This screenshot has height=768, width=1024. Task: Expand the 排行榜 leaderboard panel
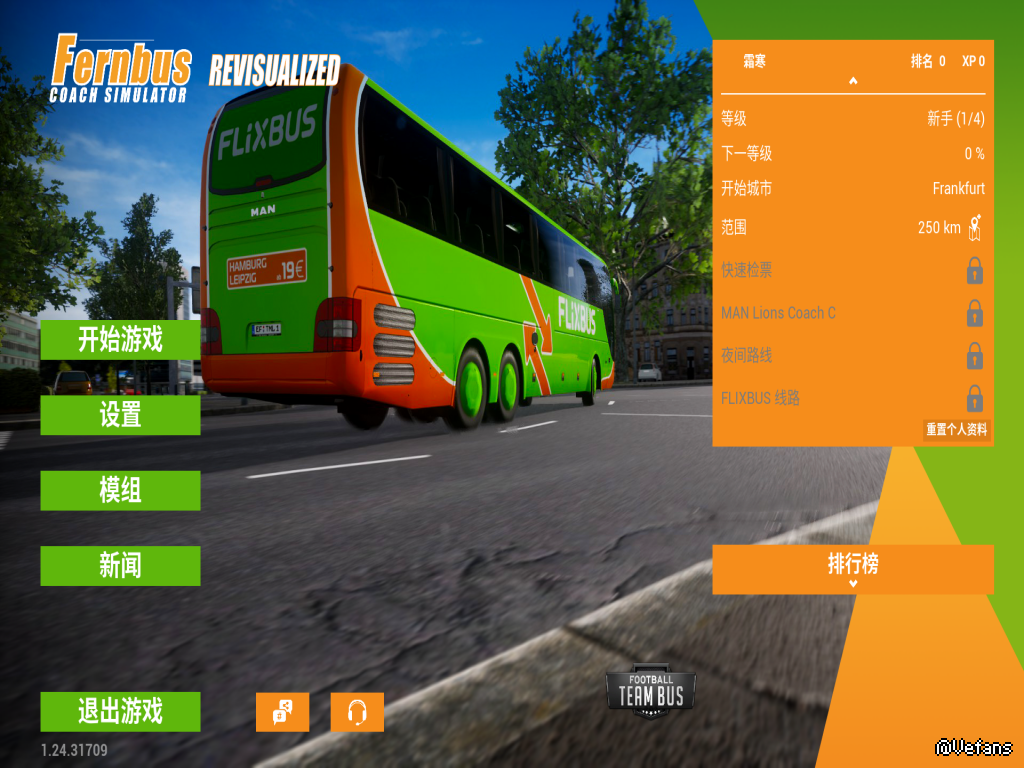(852, 569)
